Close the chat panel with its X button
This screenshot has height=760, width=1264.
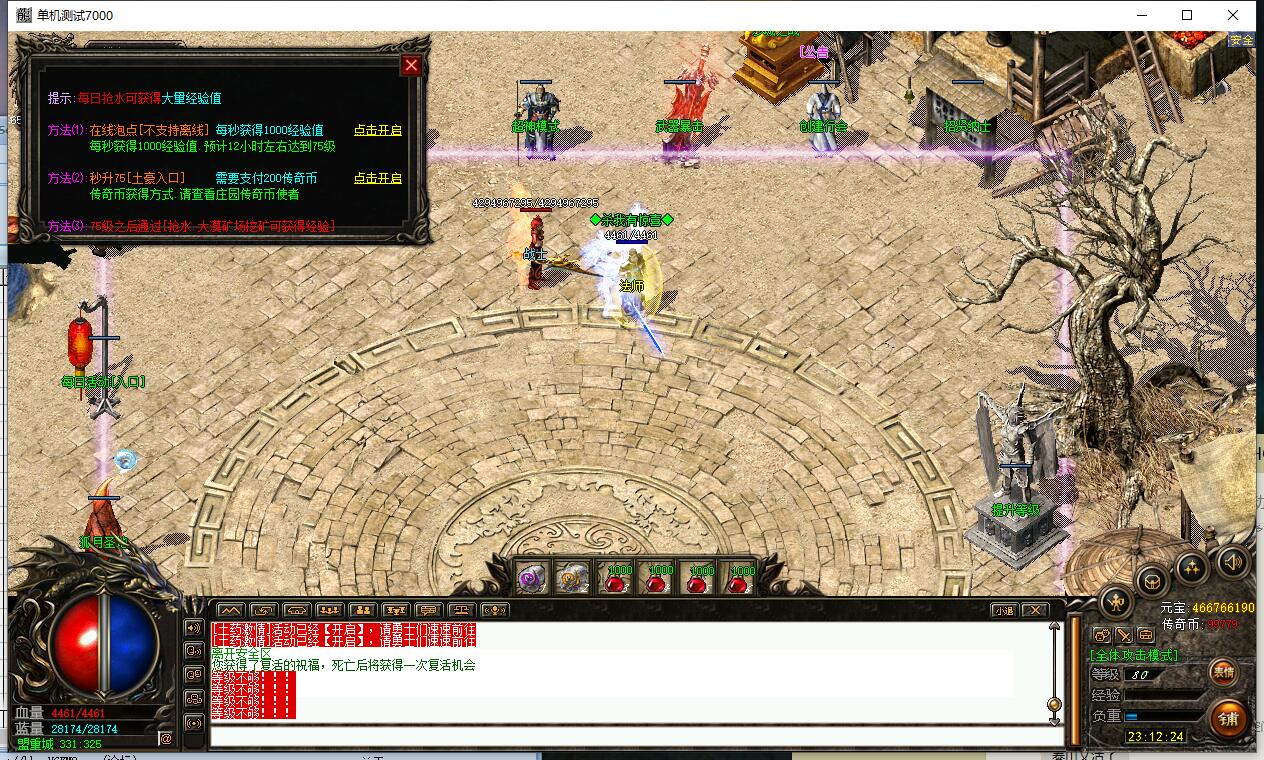click(1034, 610)
